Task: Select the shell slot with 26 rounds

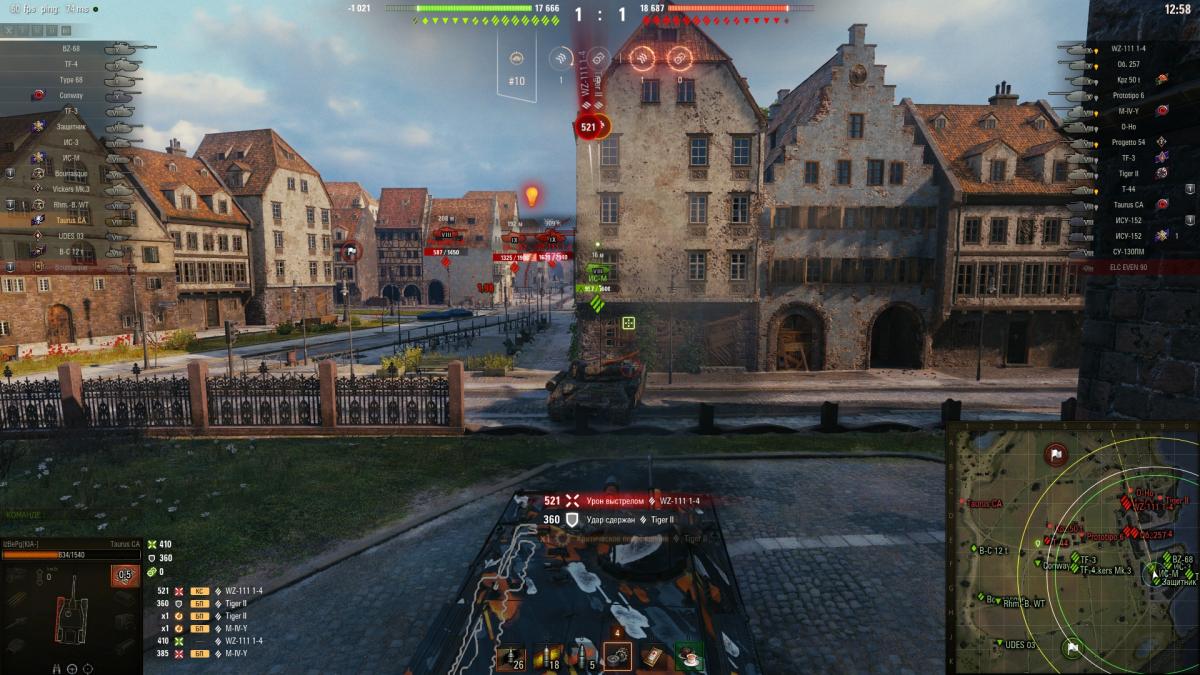Action: tap(511, 657)
